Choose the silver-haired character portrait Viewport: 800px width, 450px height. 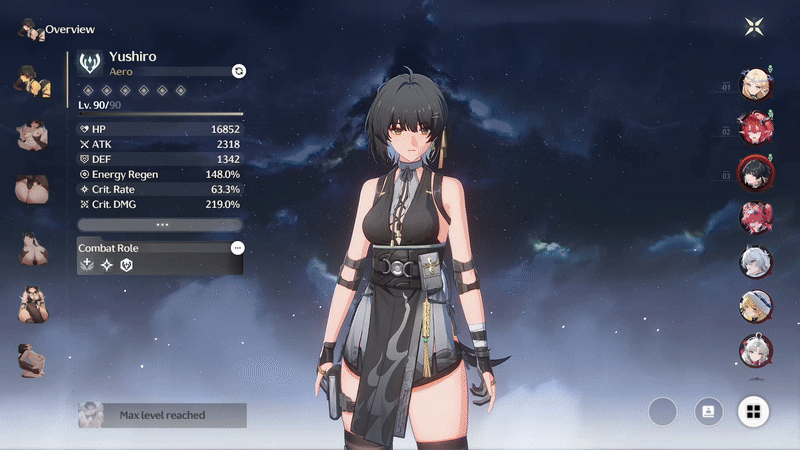[x=753, y=262]
